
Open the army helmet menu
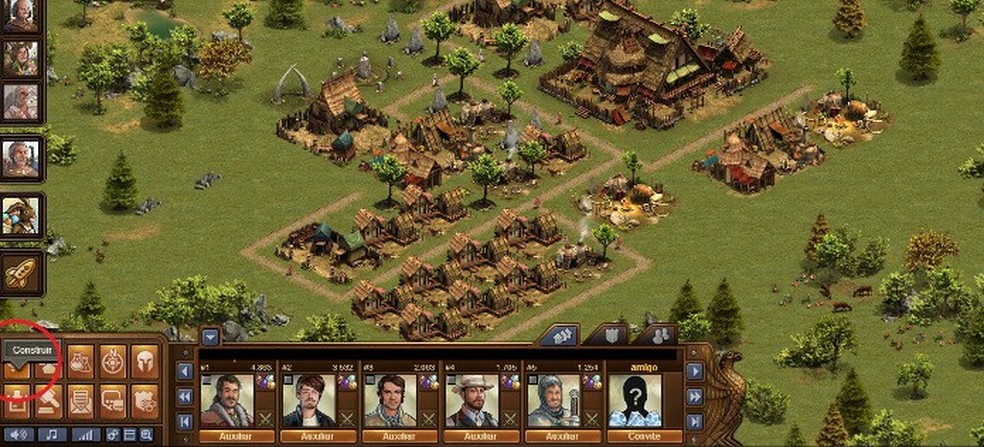point(145,362)
